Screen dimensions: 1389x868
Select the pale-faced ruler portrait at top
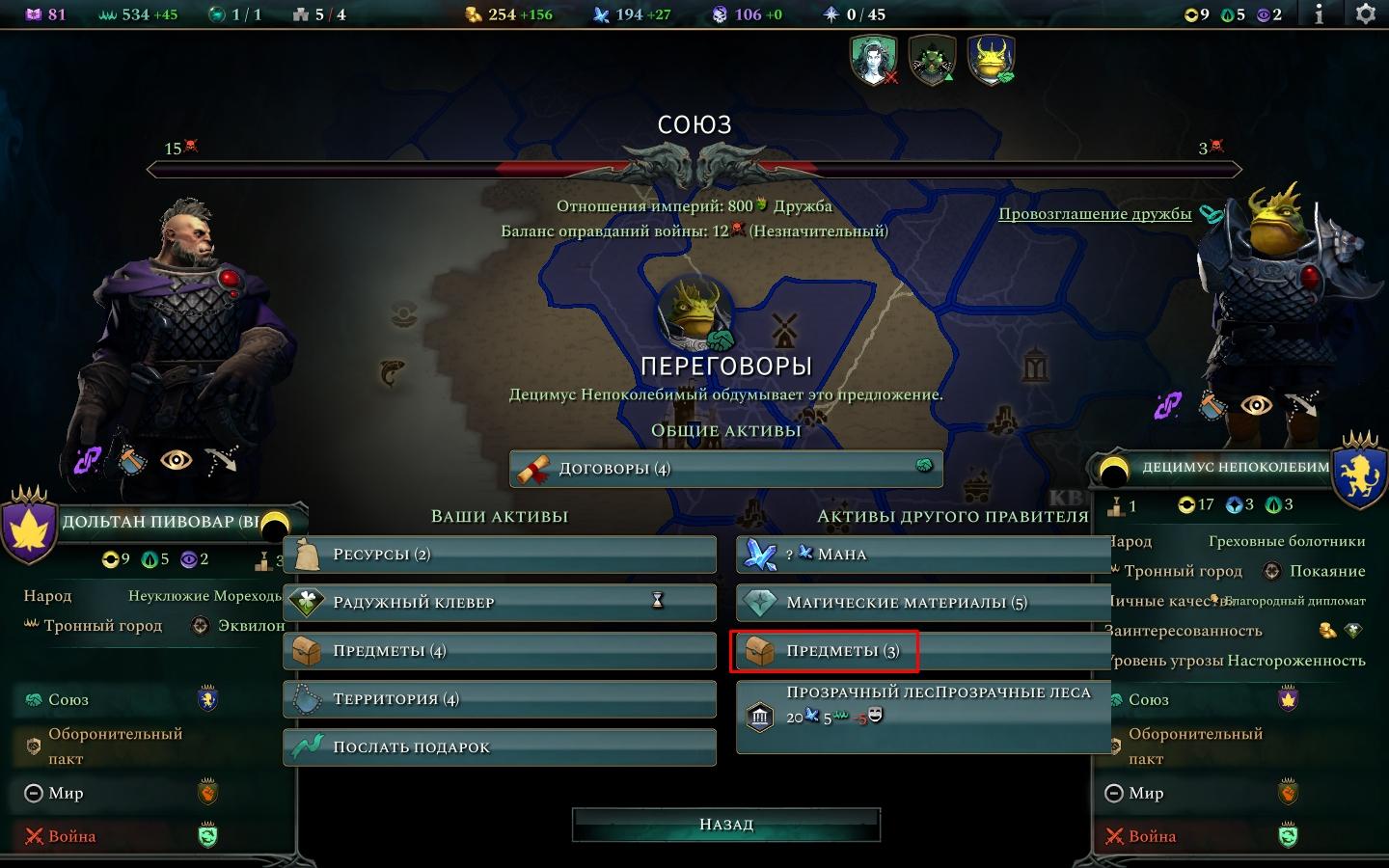(874, 59)
